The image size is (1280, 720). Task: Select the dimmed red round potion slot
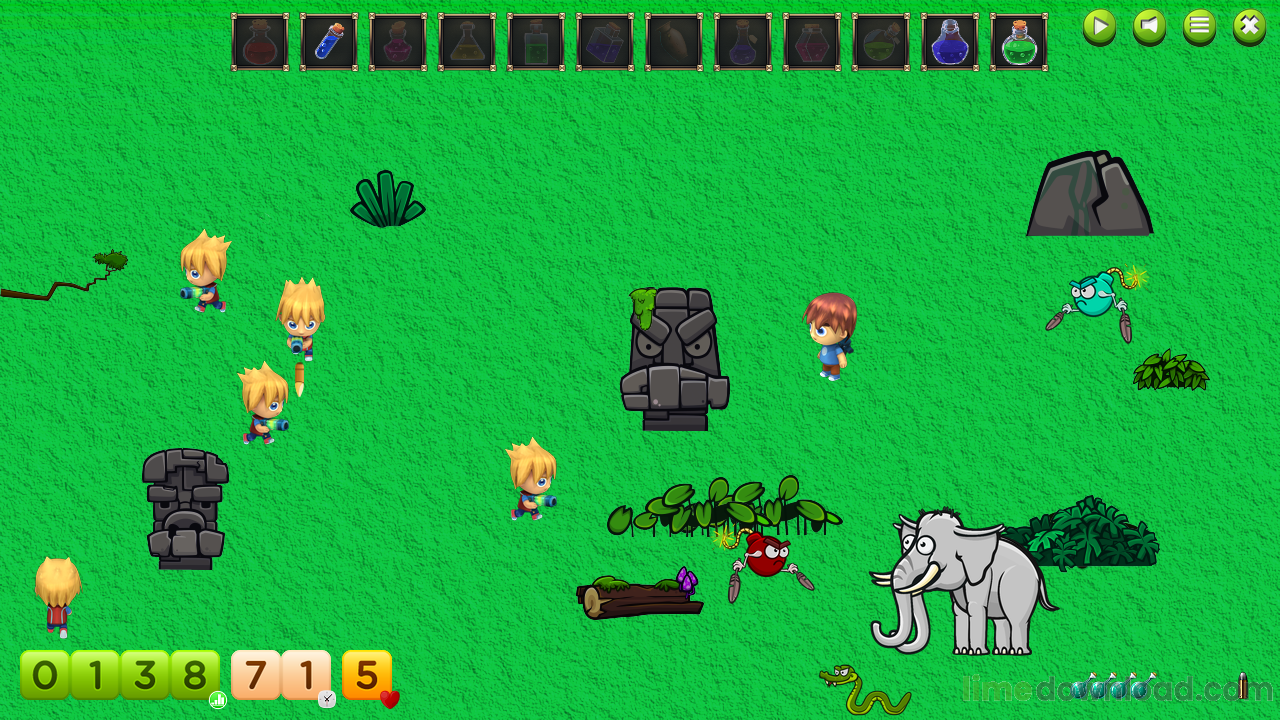pyautogui.click(x=260, y=42)
